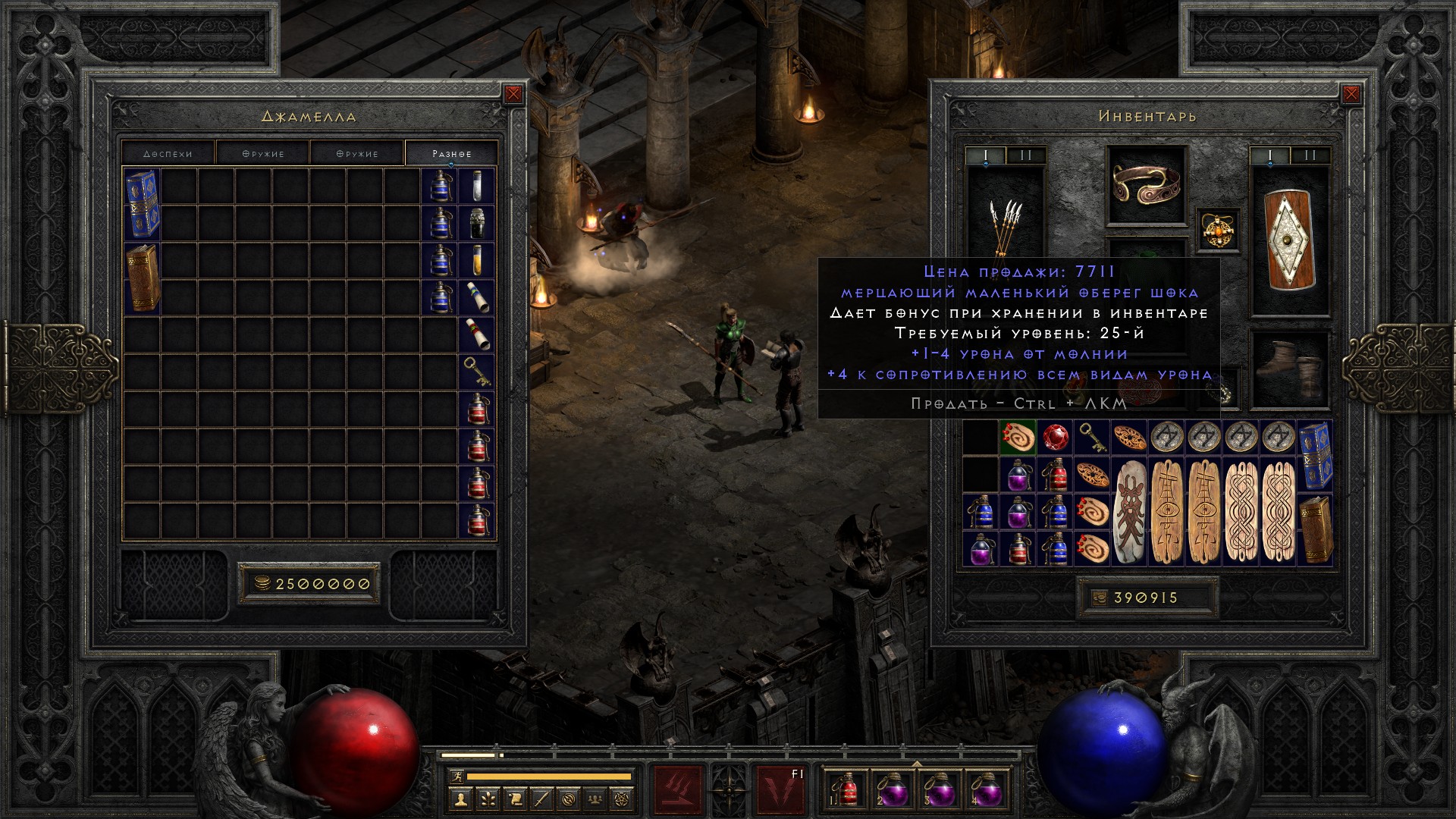The image size is (1456, 819).
Task: Select the equipped shield slot
Action: [x=1290, y=239]
